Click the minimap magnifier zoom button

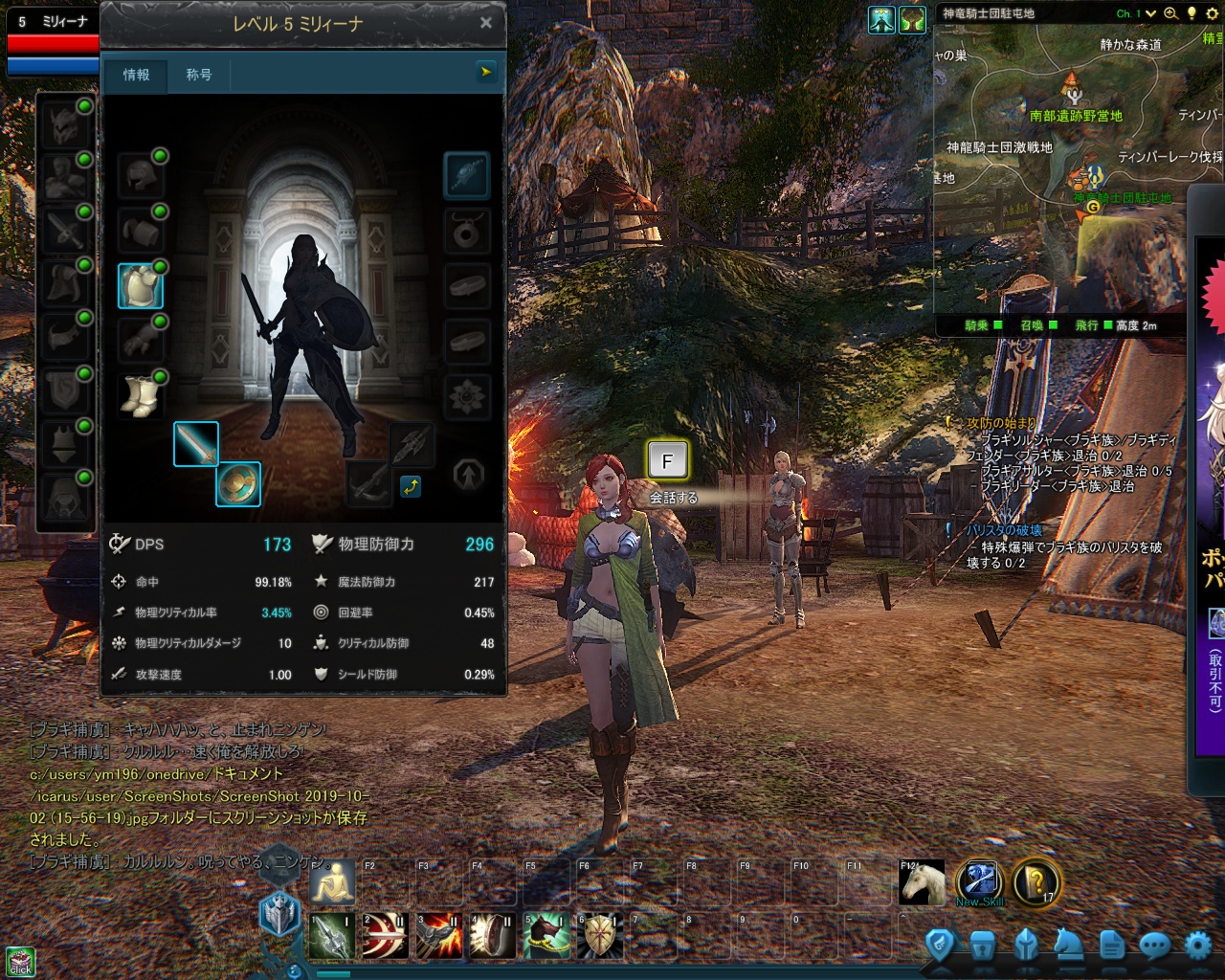1170,13
